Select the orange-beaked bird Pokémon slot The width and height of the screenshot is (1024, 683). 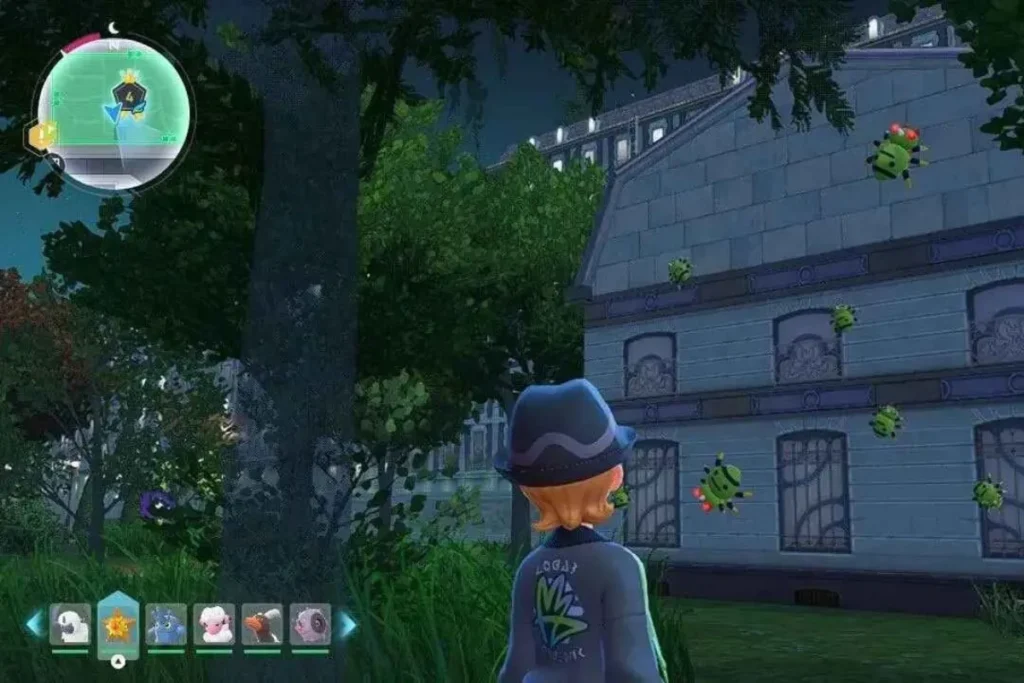click(x=262, y=624)
